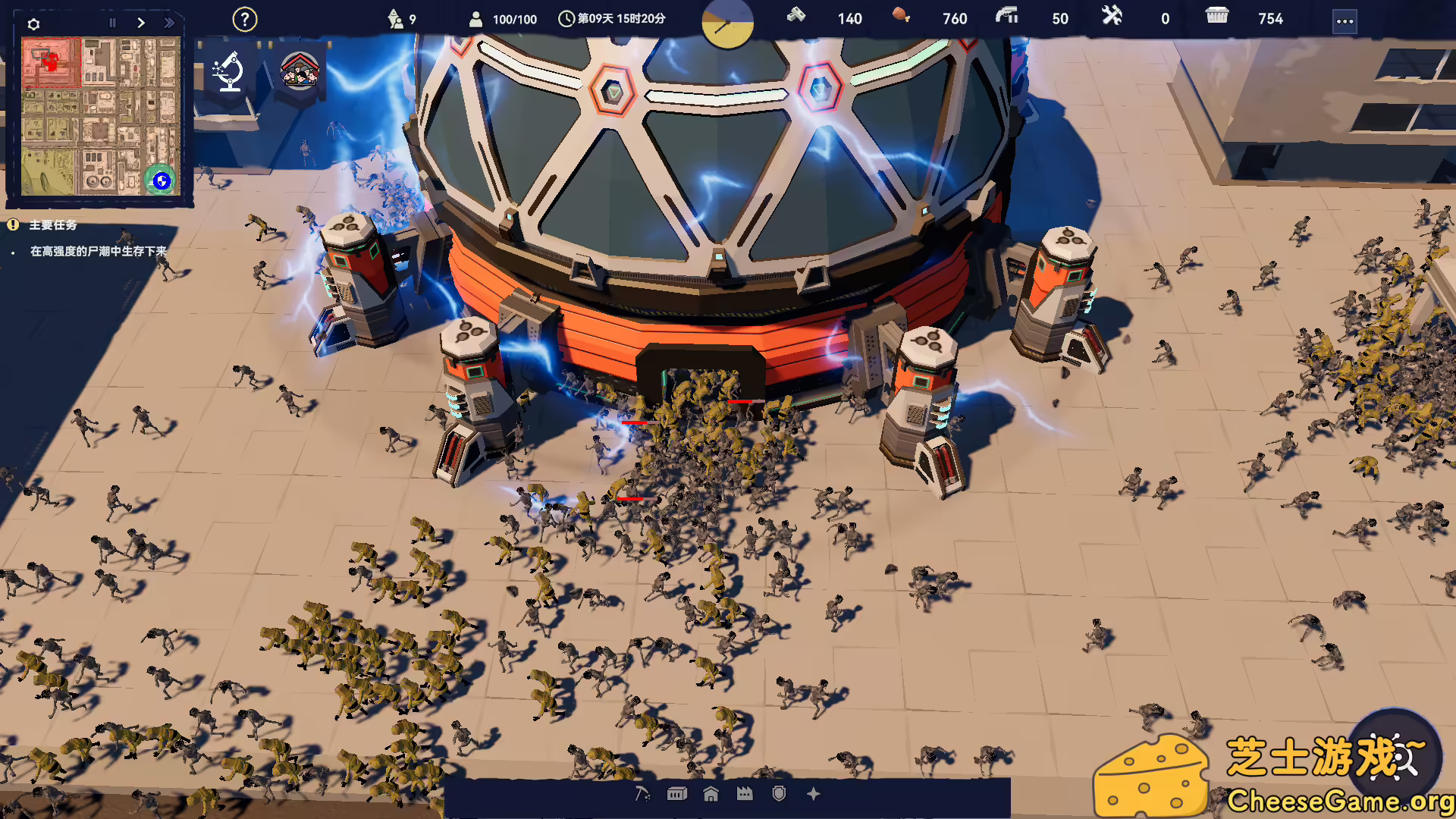The height and width of the screenshot is (819, 1456).
Task: Select the pickaxe mining build category
Action: click(x=642, y=794)
